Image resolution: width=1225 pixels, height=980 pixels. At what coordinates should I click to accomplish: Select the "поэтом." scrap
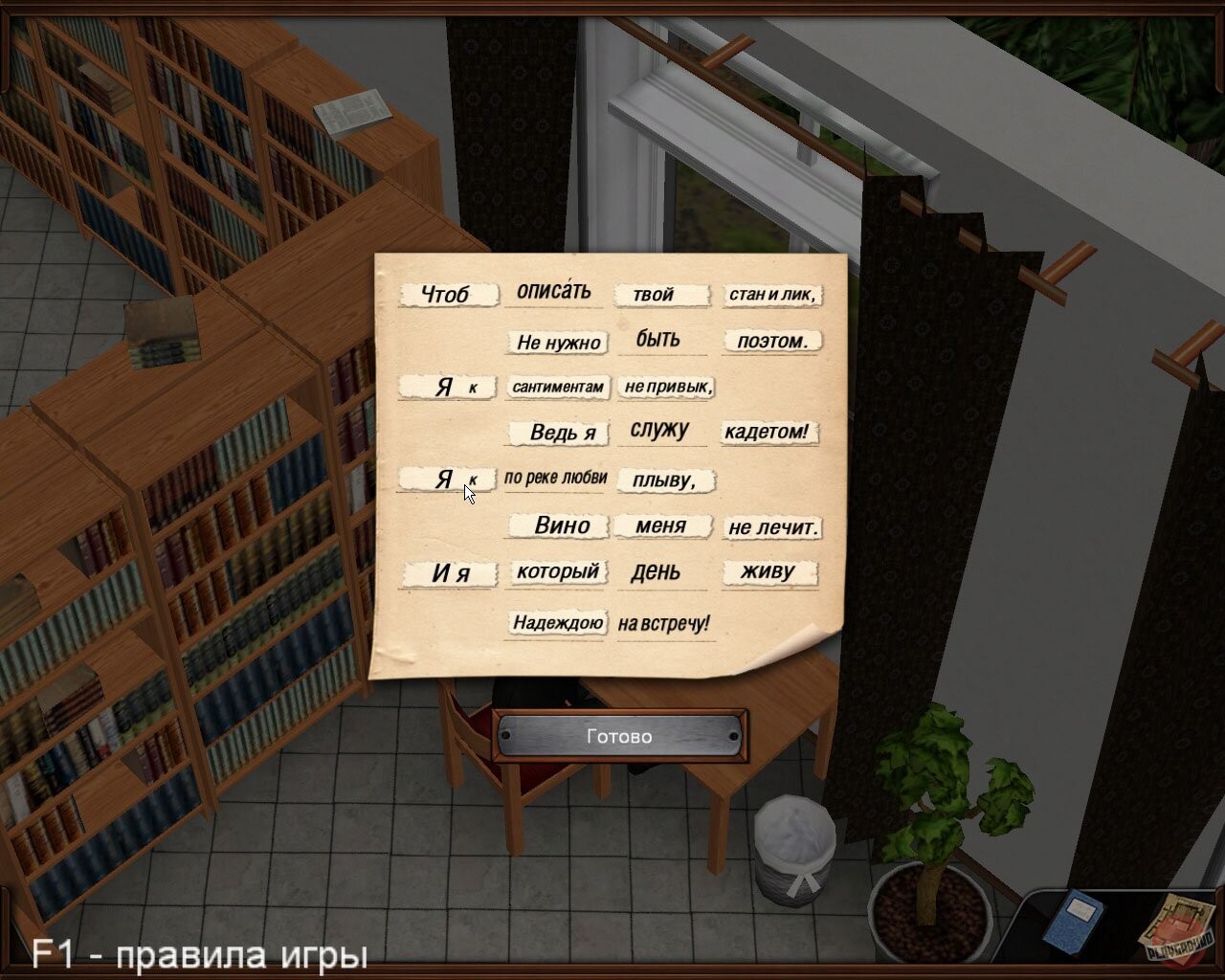tap(772, 341)
